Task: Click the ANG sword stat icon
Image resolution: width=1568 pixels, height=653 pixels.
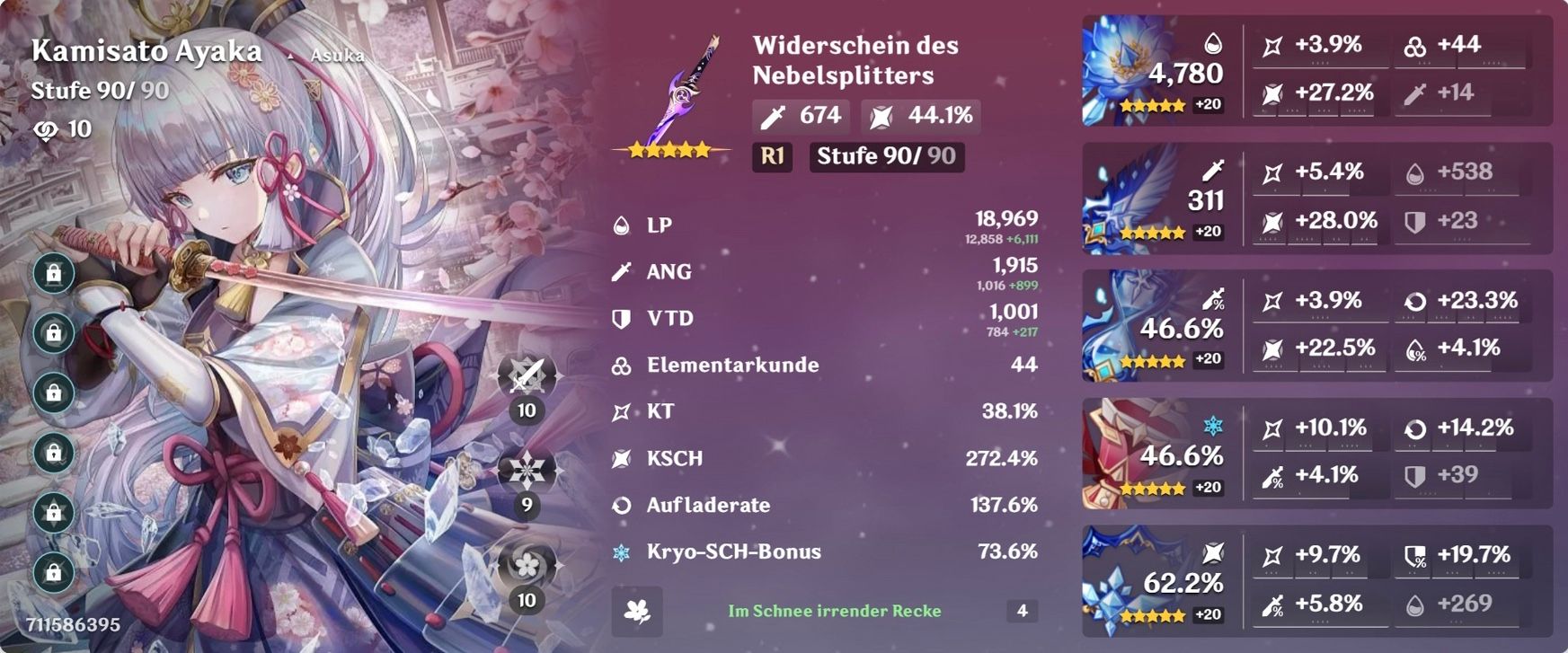Action: tap(622, 271)
